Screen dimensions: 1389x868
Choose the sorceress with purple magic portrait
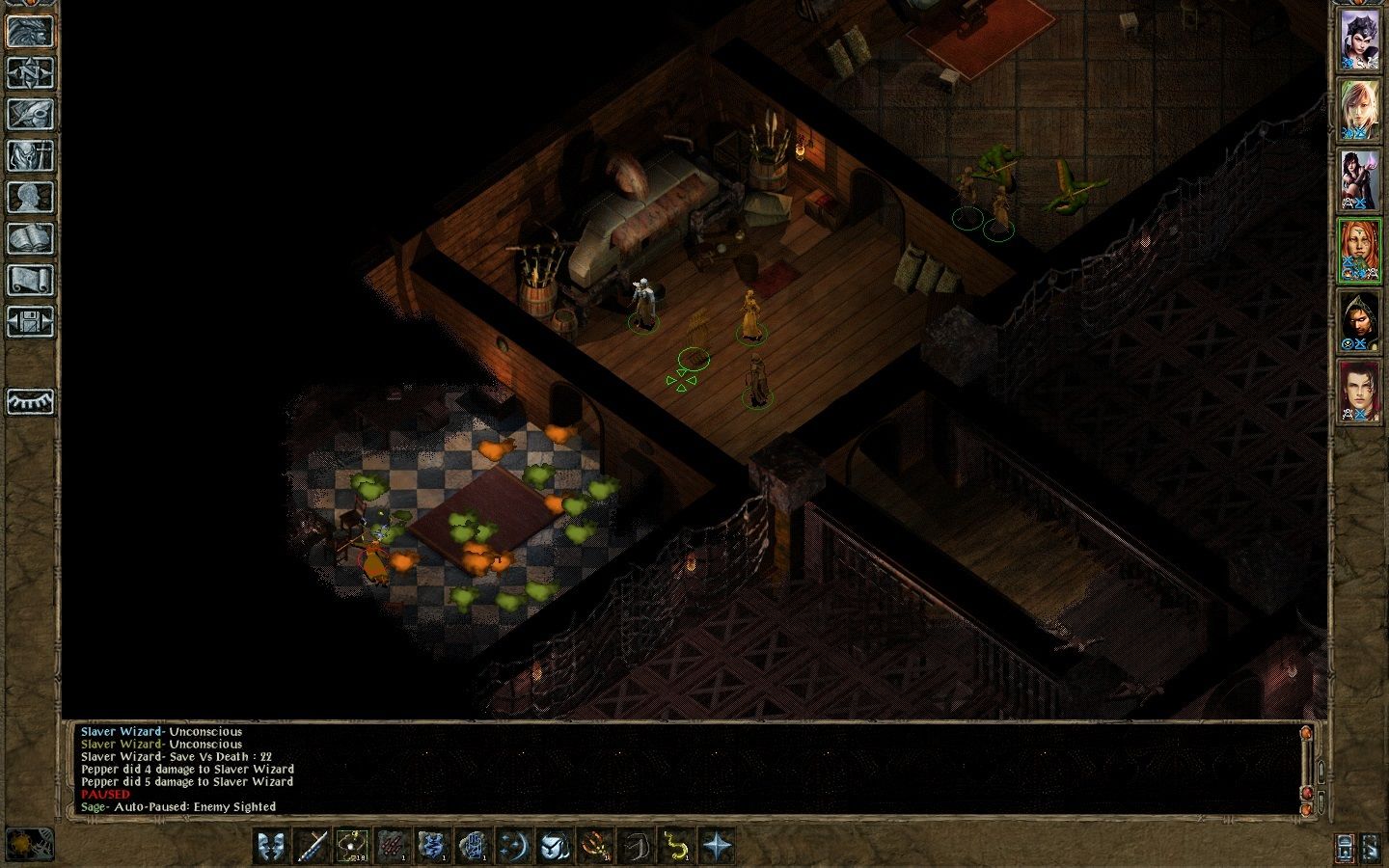click(1359, 179)
